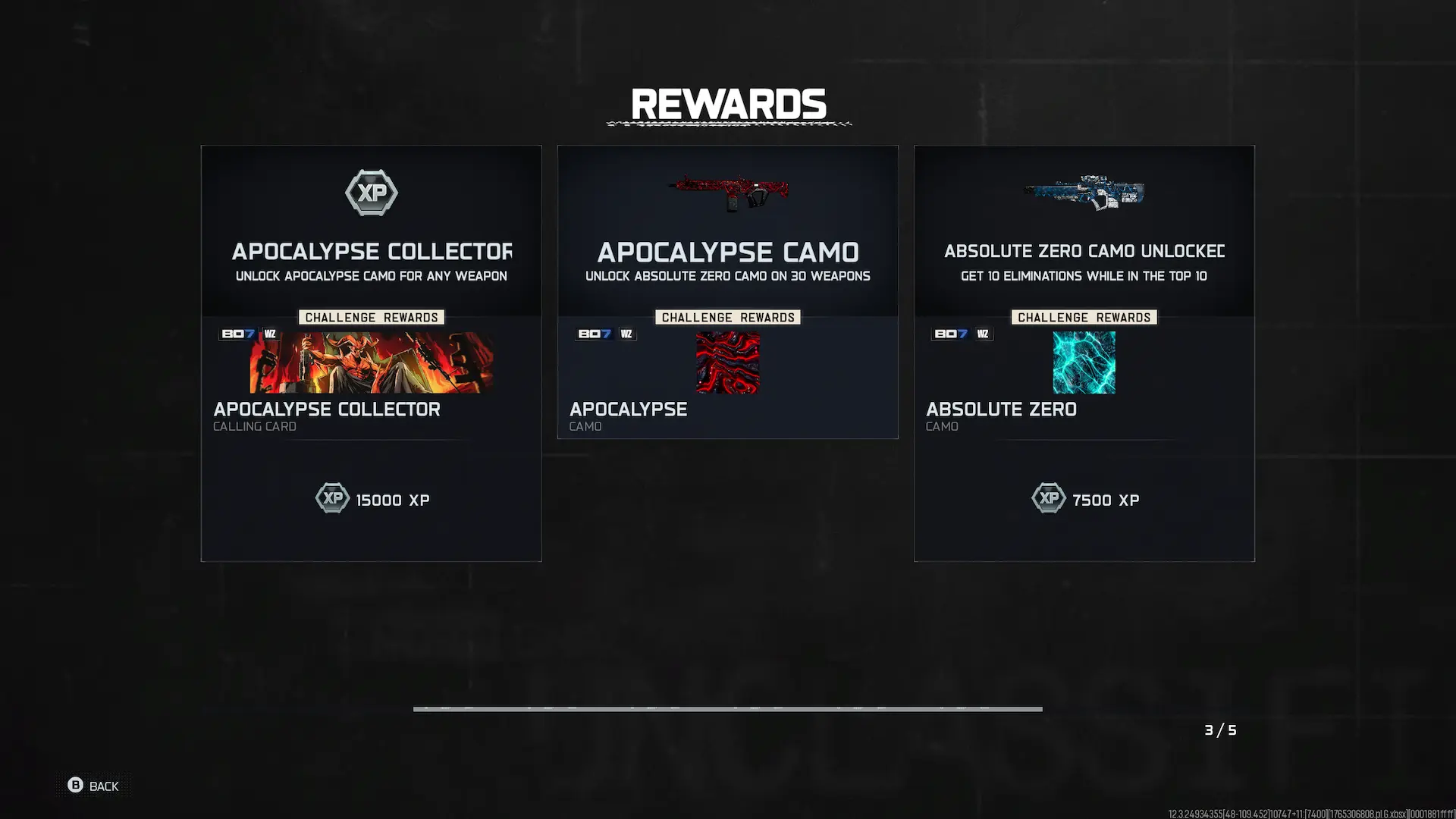Toggle the BO7 badge on the Apocalypse Camo card

(x=594, y=334)
